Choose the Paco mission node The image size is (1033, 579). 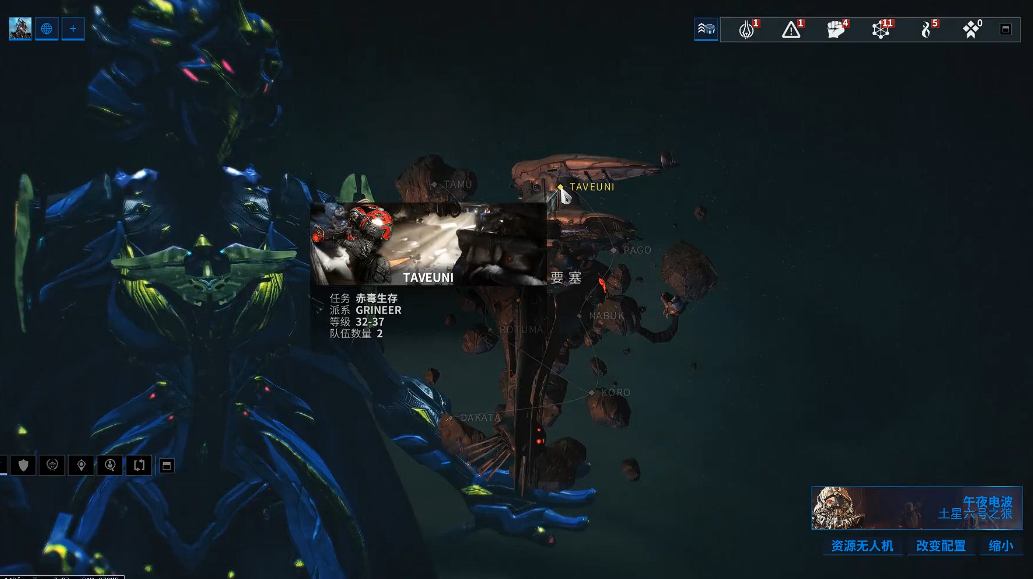(x=614, y=250)
